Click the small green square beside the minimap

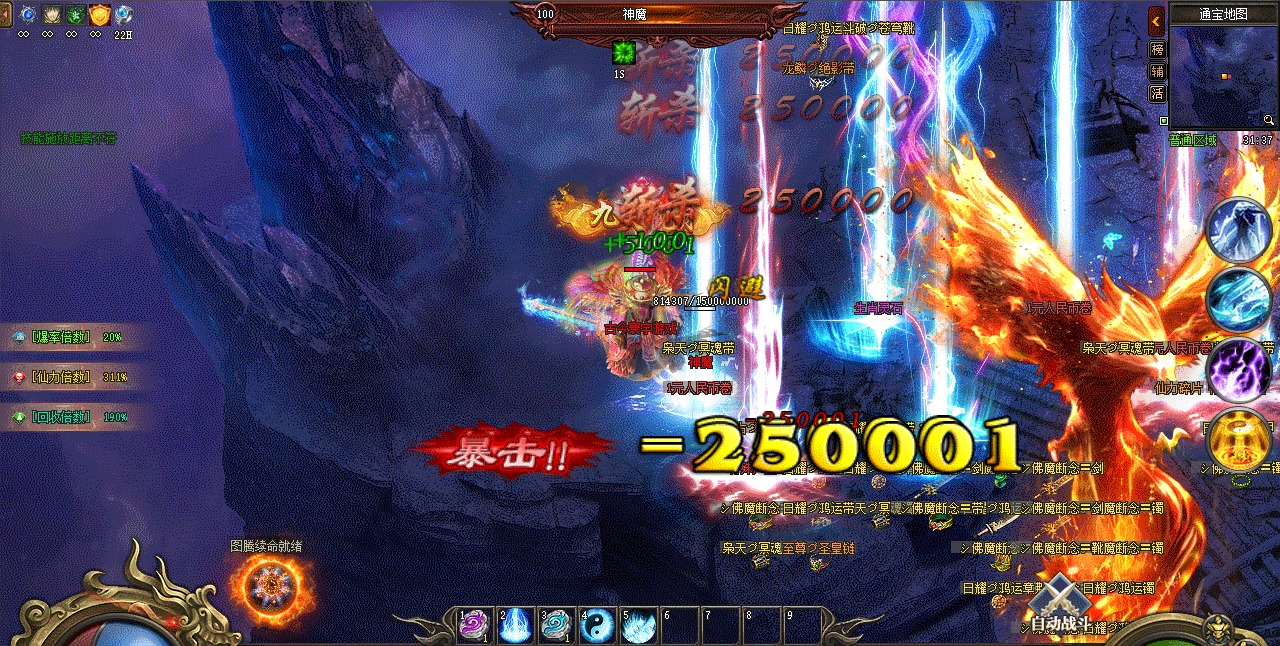[1163, 121]
